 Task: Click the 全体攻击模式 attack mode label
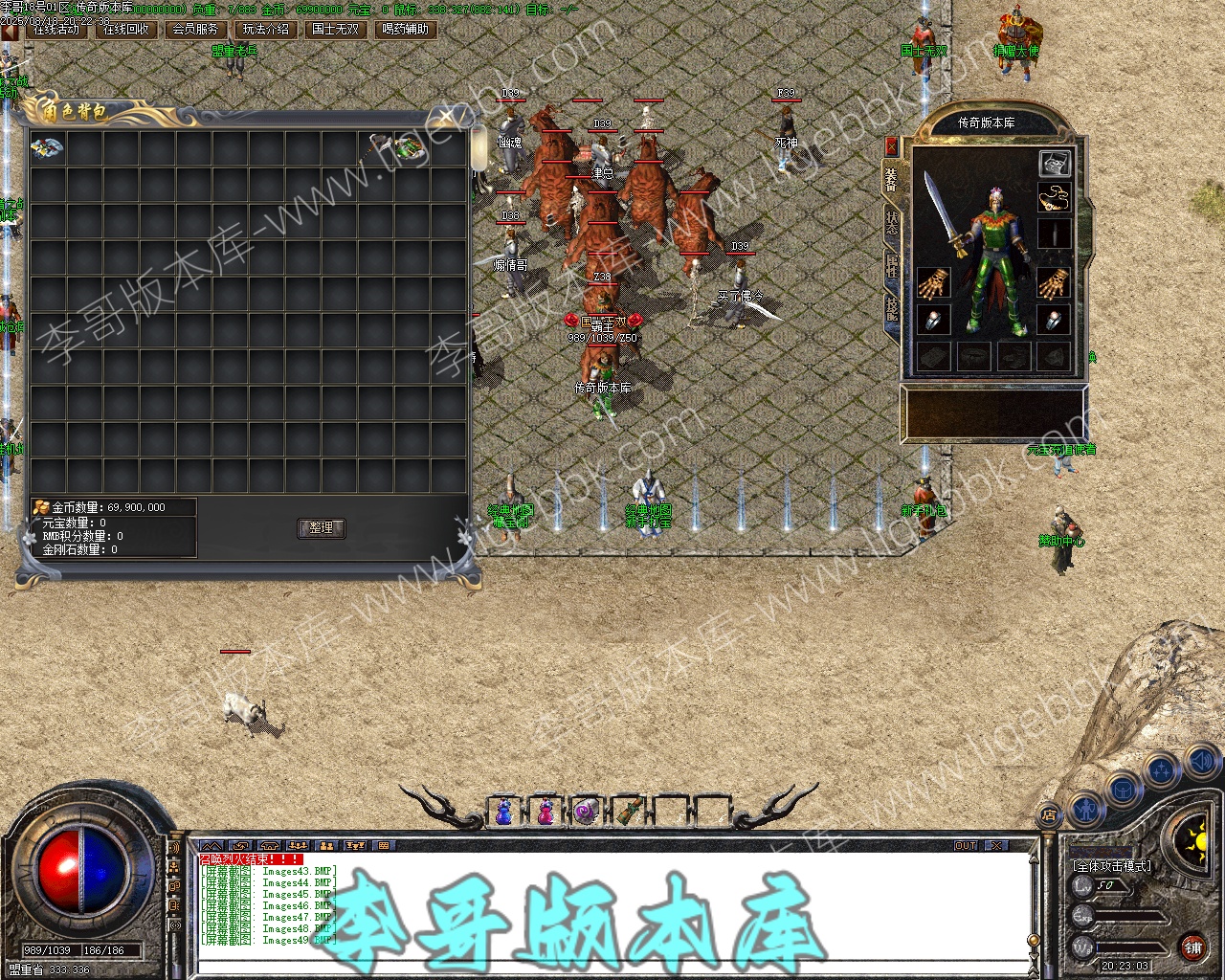coord(1112,865)
